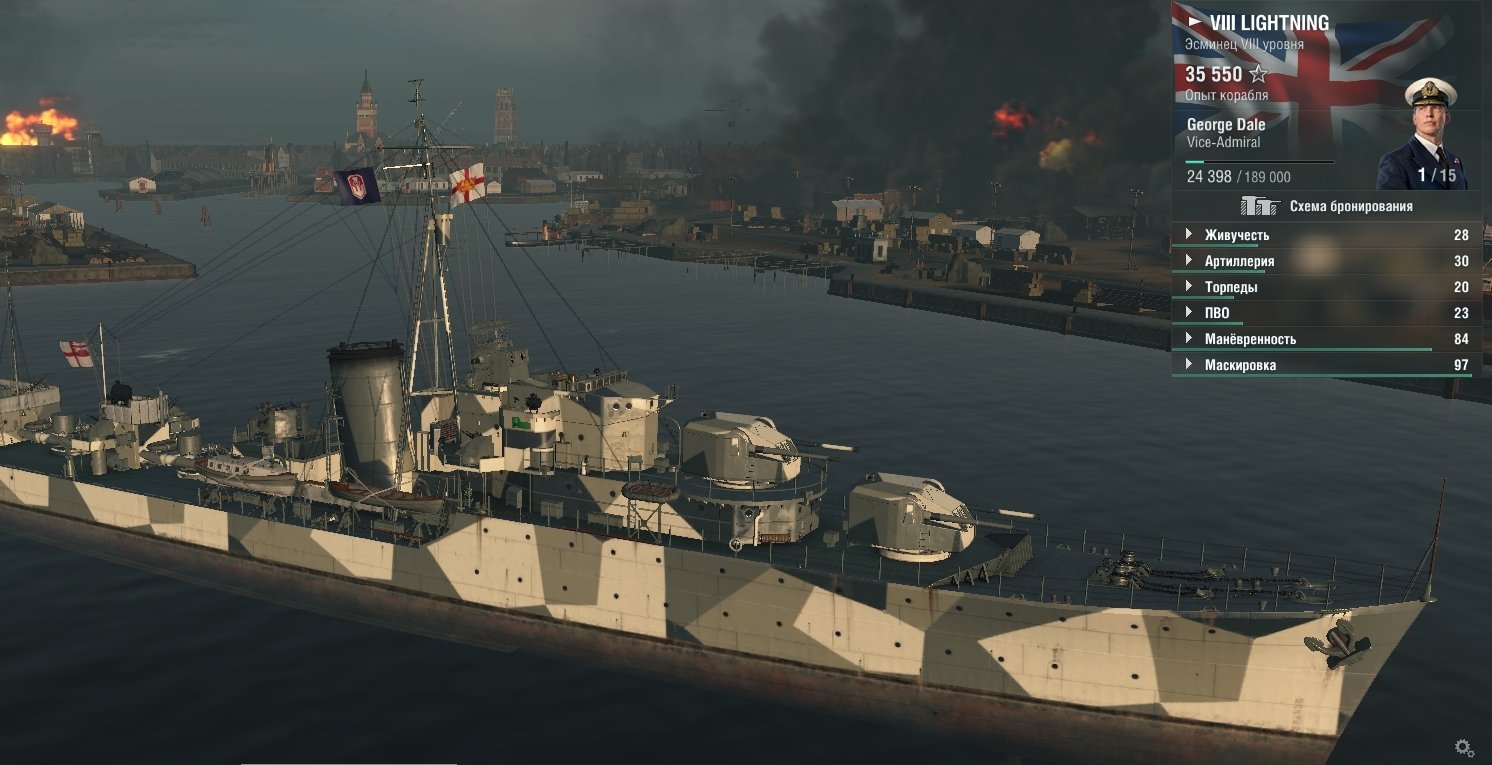This screenshot has width=1492, height=765.
Task: Open Схема бронирования armor viewer
Action: point(1326,206)
